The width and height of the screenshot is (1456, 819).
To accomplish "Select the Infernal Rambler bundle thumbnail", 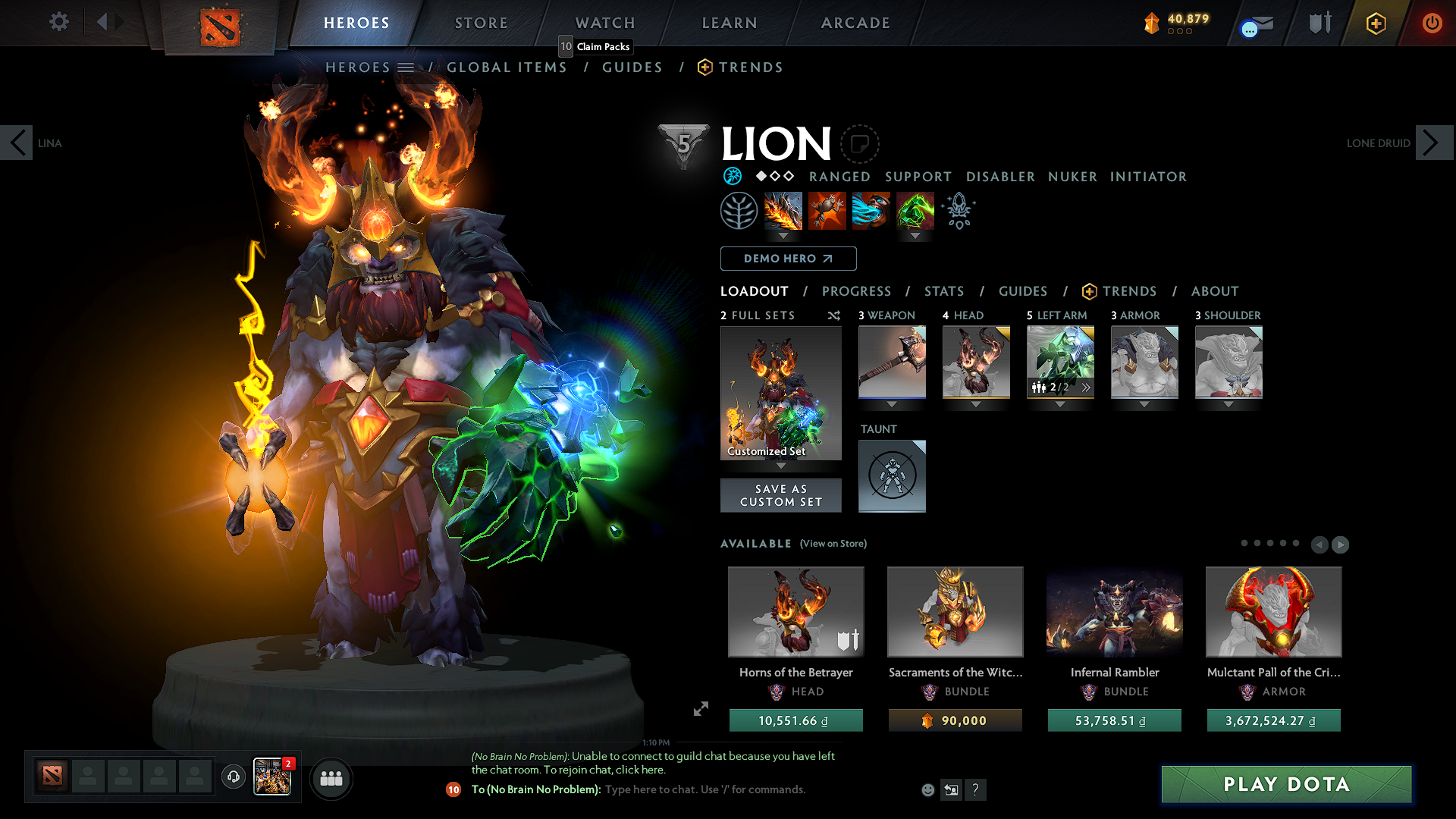I will click(x=1114, y=611).
